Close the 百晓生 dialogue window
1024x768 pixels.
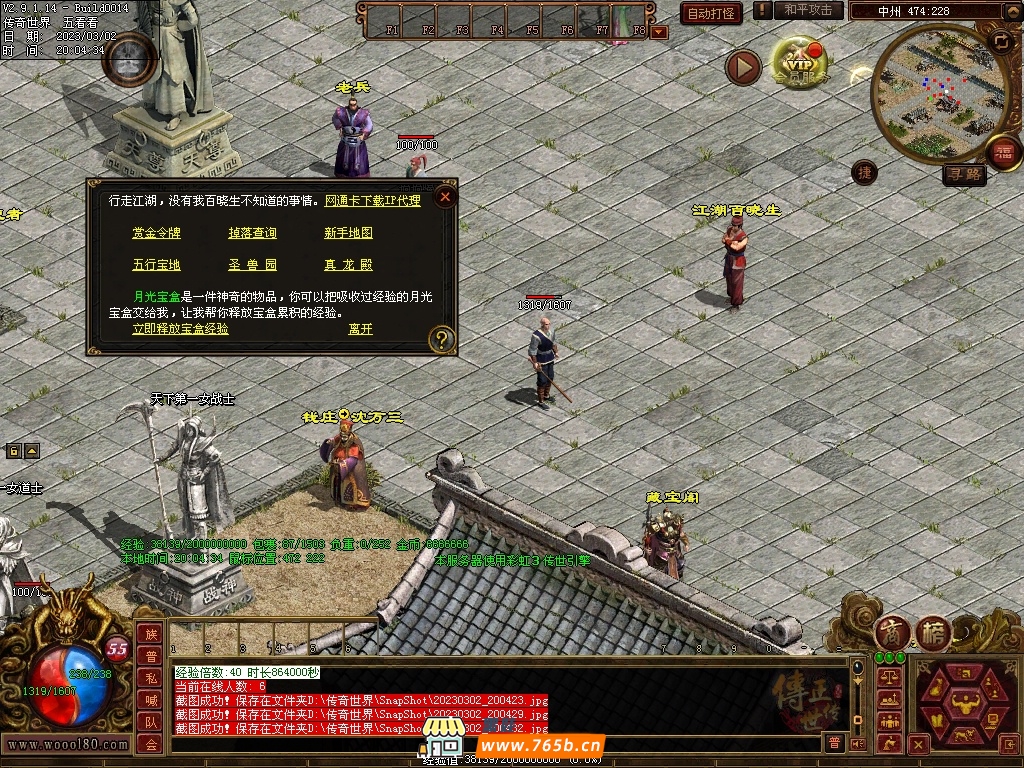click(x=446, y=197)
